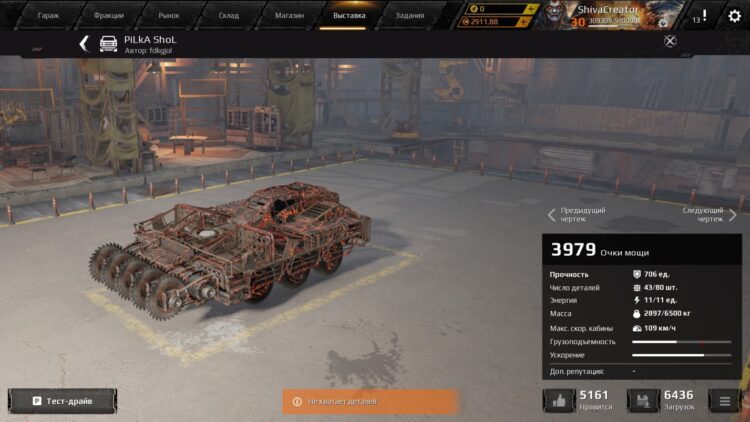Switch to the Задания tab
The width and height of the screenshot is (750, 422).
coord(409,15)
